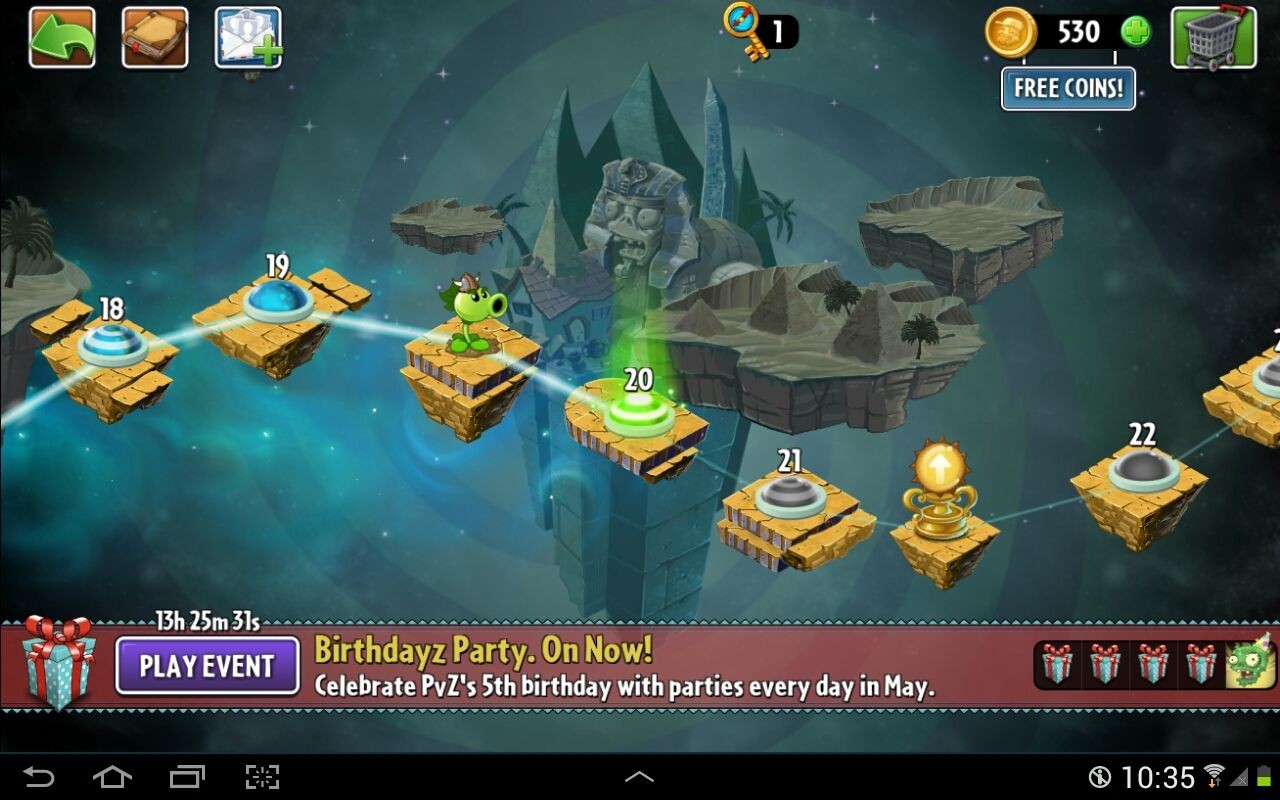Select locked level 21
Viewport: 1280px width, 800px height.
790,495
